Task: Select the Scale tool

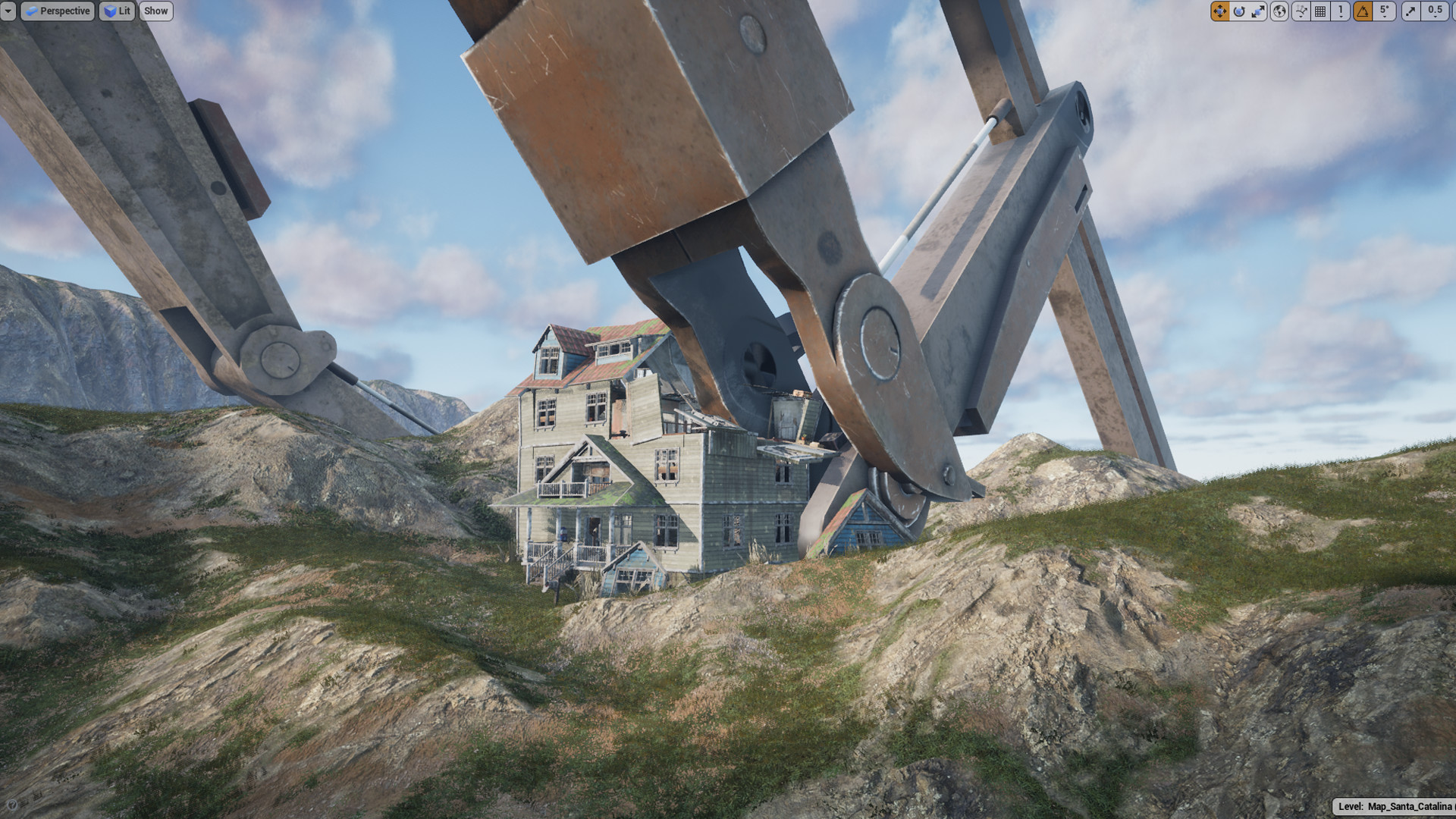Action: point(1257,11)
